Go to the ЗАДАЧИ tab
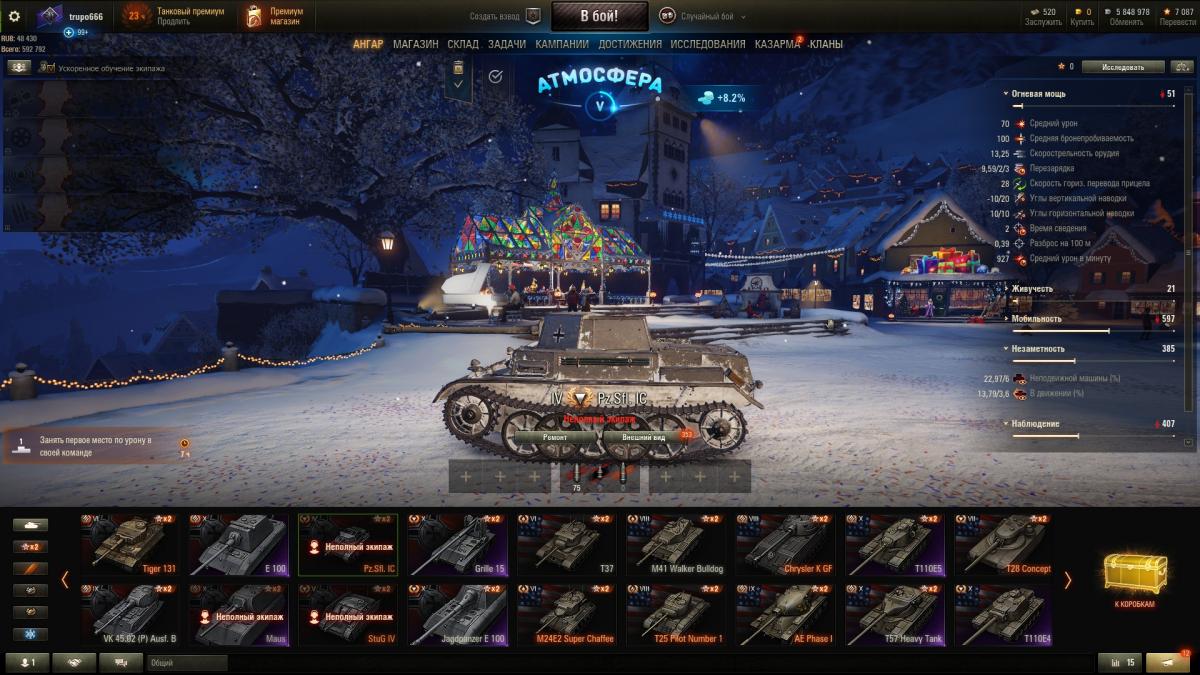This screenshot has width=1200, height=675. (507, 44)
